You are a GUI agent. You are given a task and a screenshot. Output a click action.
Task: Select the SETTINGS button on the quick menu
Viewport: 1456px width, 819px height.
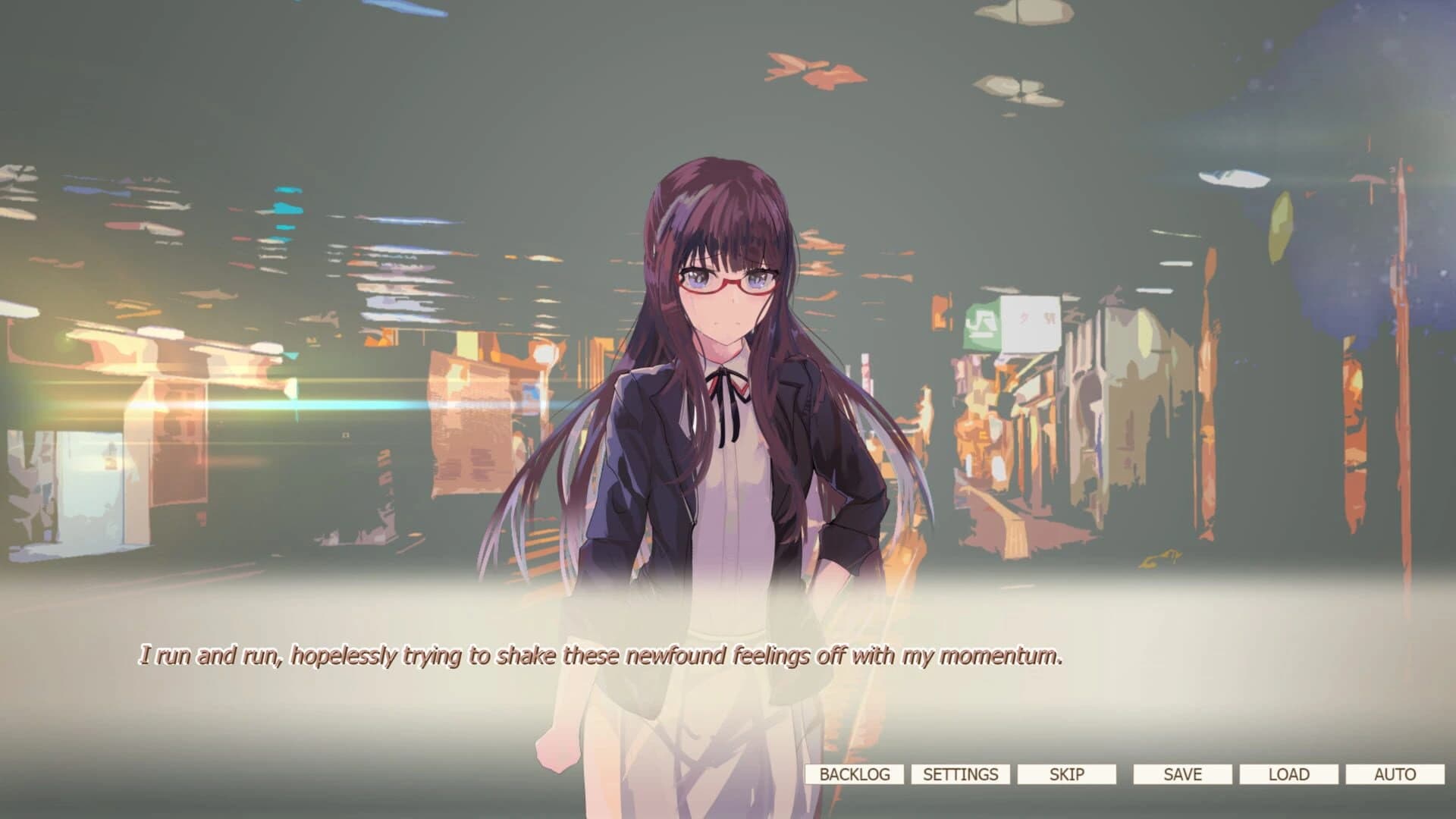[x=960, y=774]
